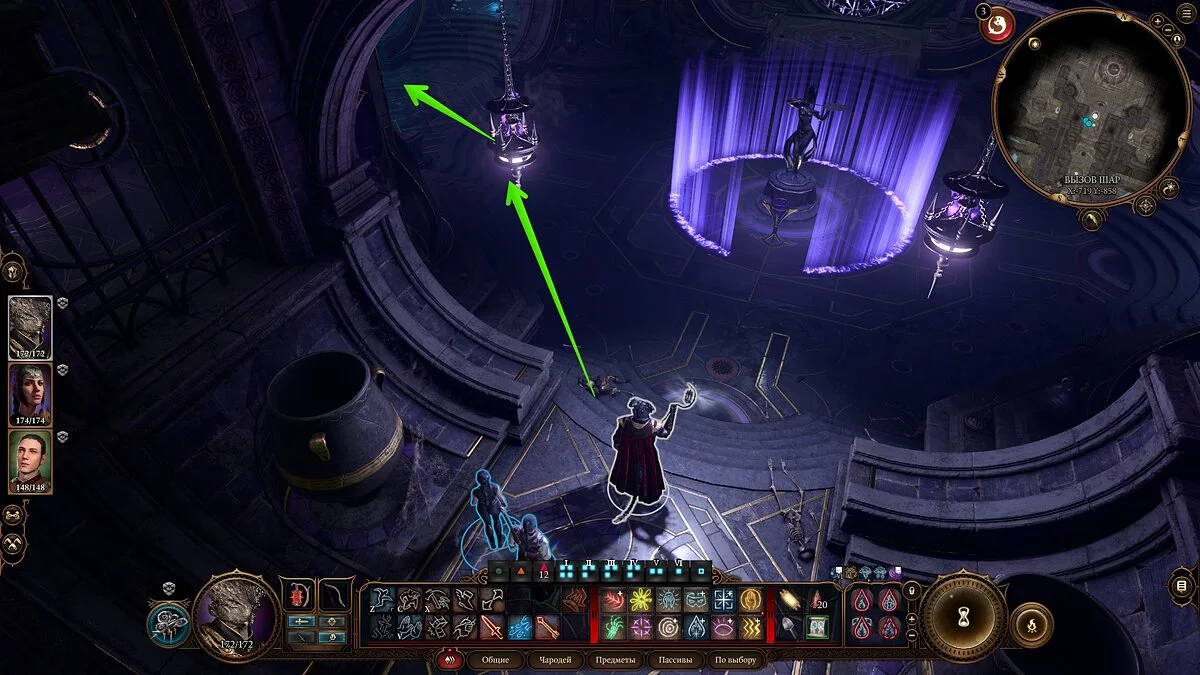Select the Предметы hotbar tab
Screen dimensions: 1200x675
click(615, 660)
